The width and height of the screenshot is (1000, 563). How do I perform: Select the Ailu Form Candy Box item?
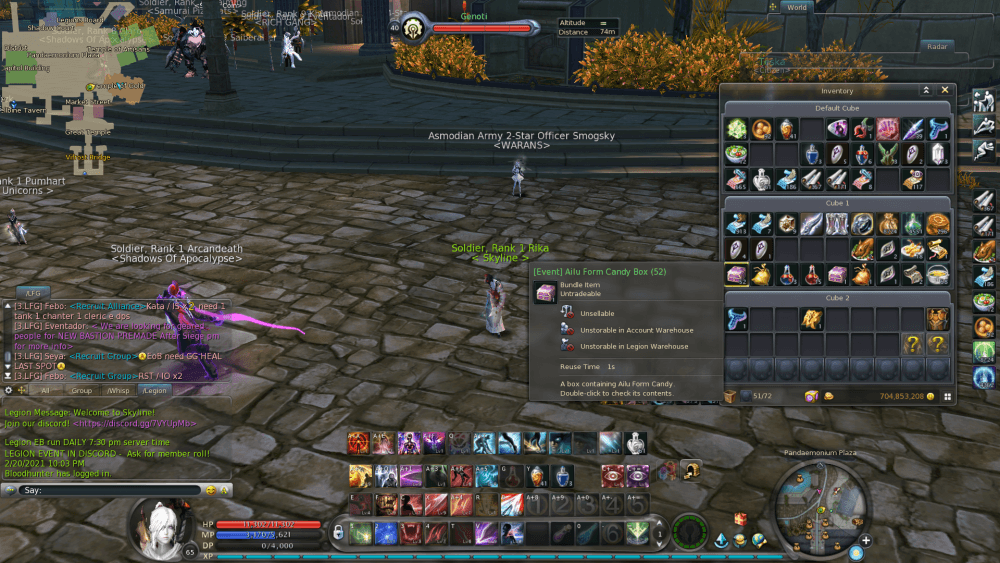(x=736, y=275)
